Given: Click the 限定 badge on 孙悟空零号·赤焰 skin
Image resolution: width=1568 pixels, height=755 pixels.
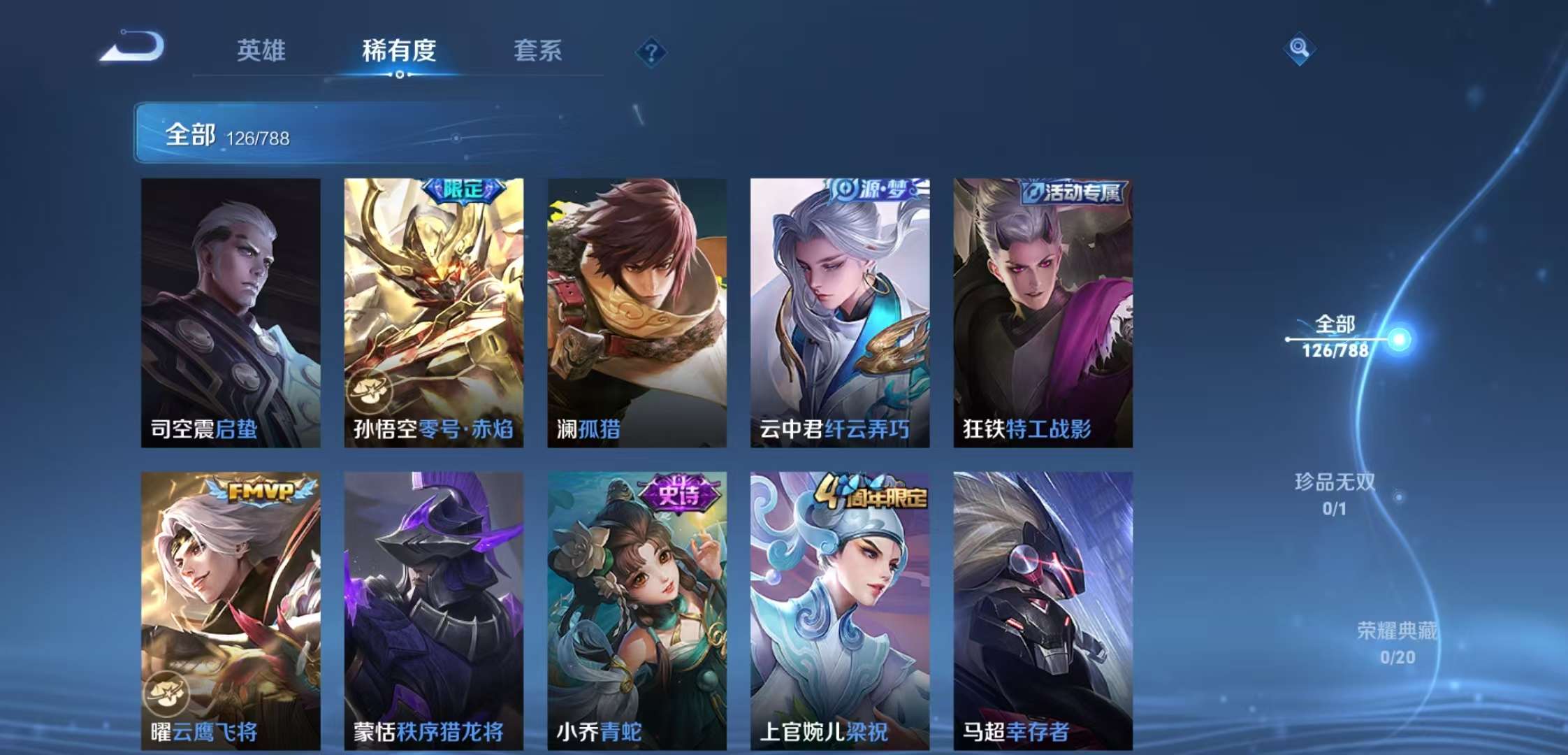Looking at the screenshot, I should pyautogui.click(x=465, y=189).
